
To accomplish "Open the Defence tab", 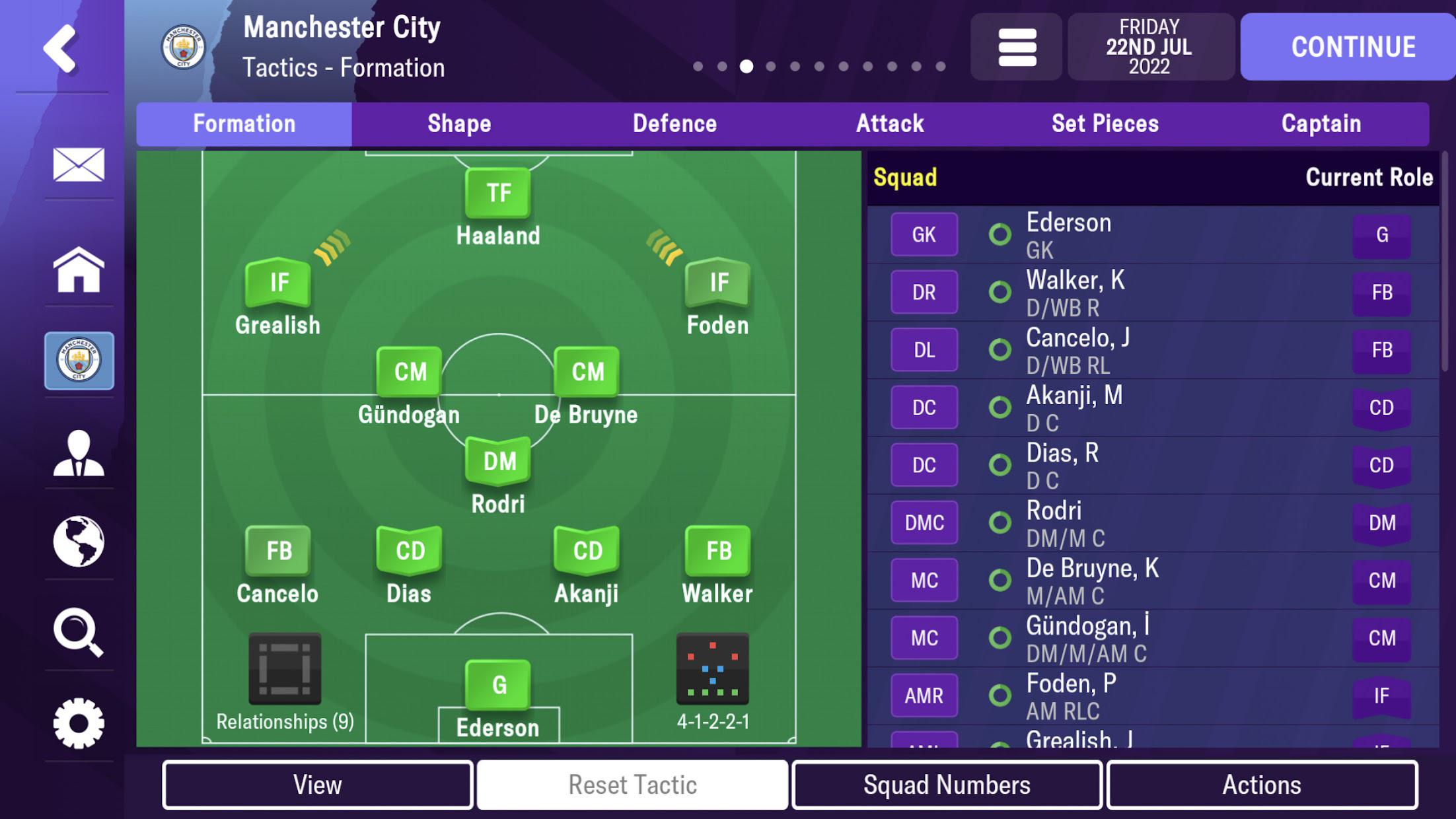I will click(x=674, y=124).
